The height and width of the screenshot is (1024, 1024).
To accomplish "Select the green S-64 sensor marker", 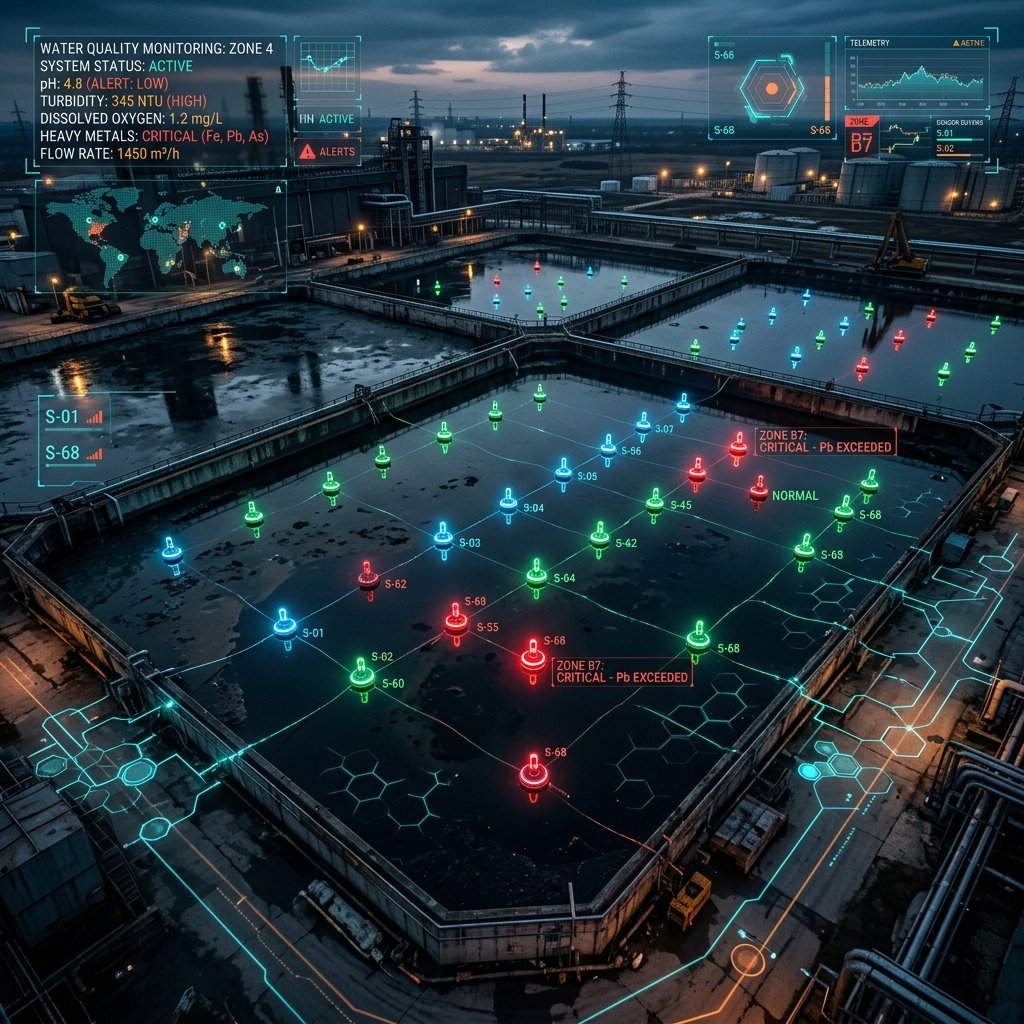I will [x=537, y=574].
